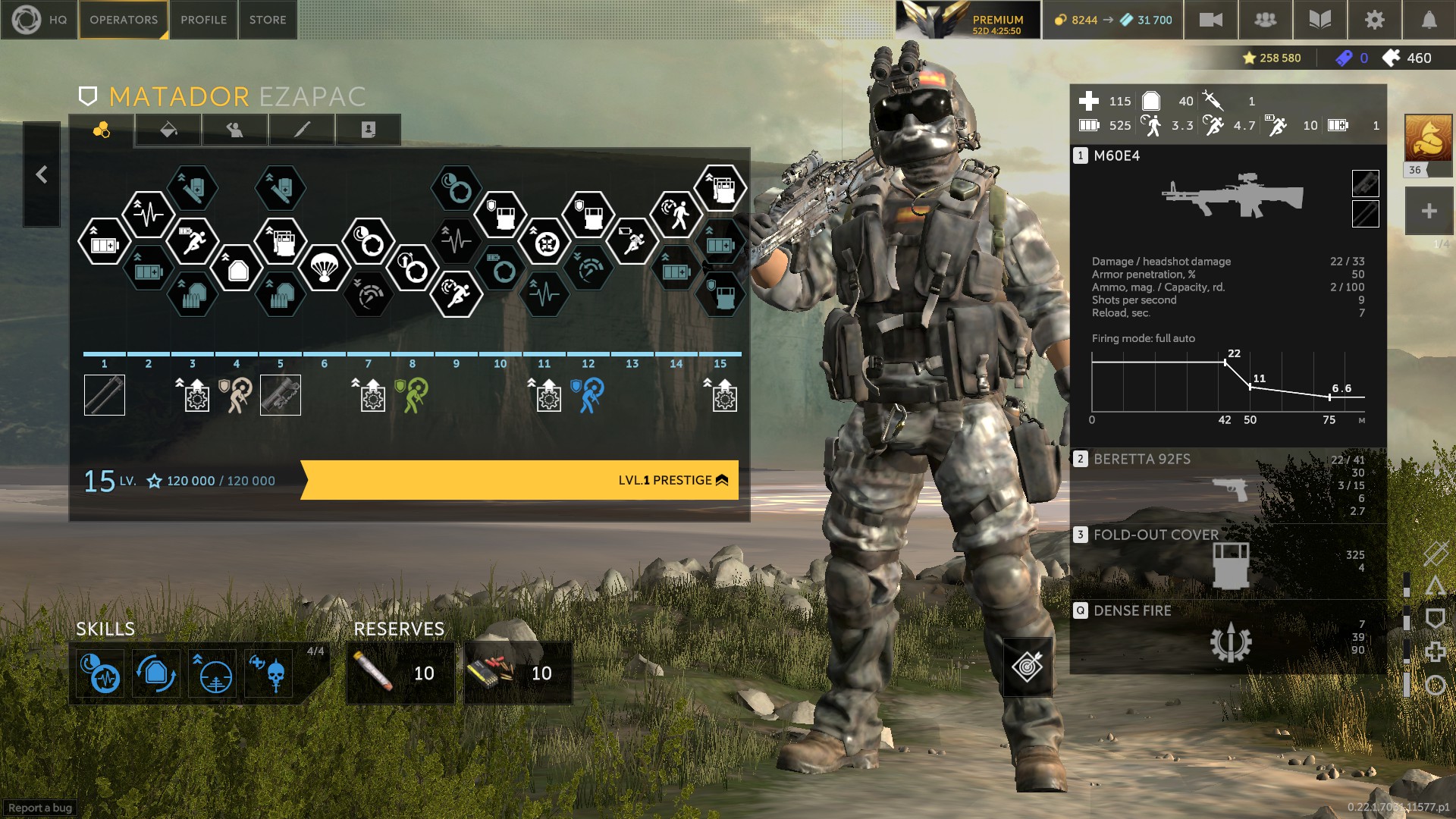Go to the Store

[x=268, y=20]
